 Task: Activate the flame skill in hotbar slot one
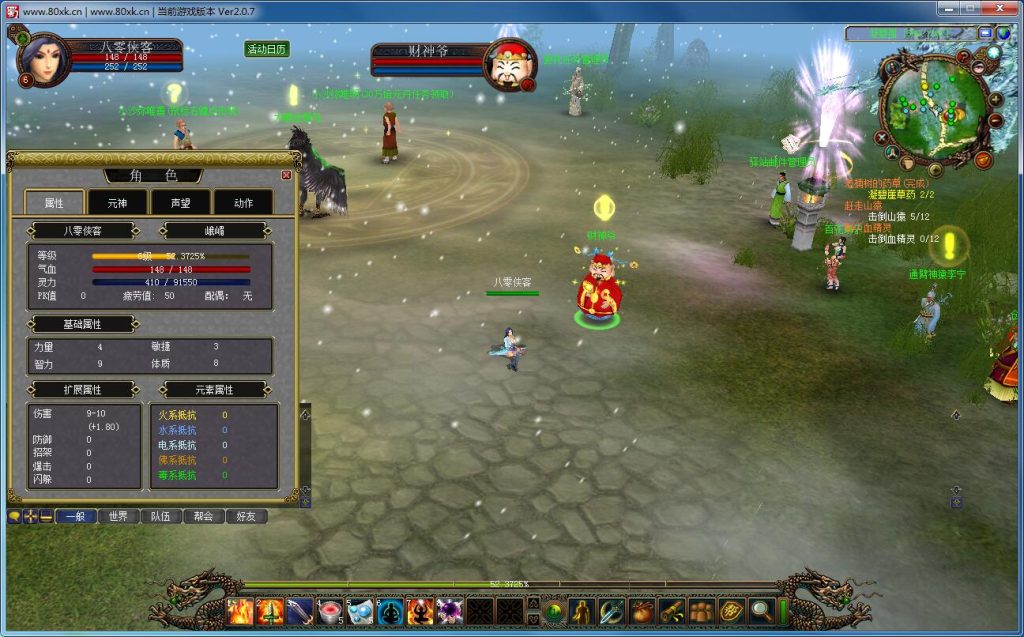(x=240, y=611)
